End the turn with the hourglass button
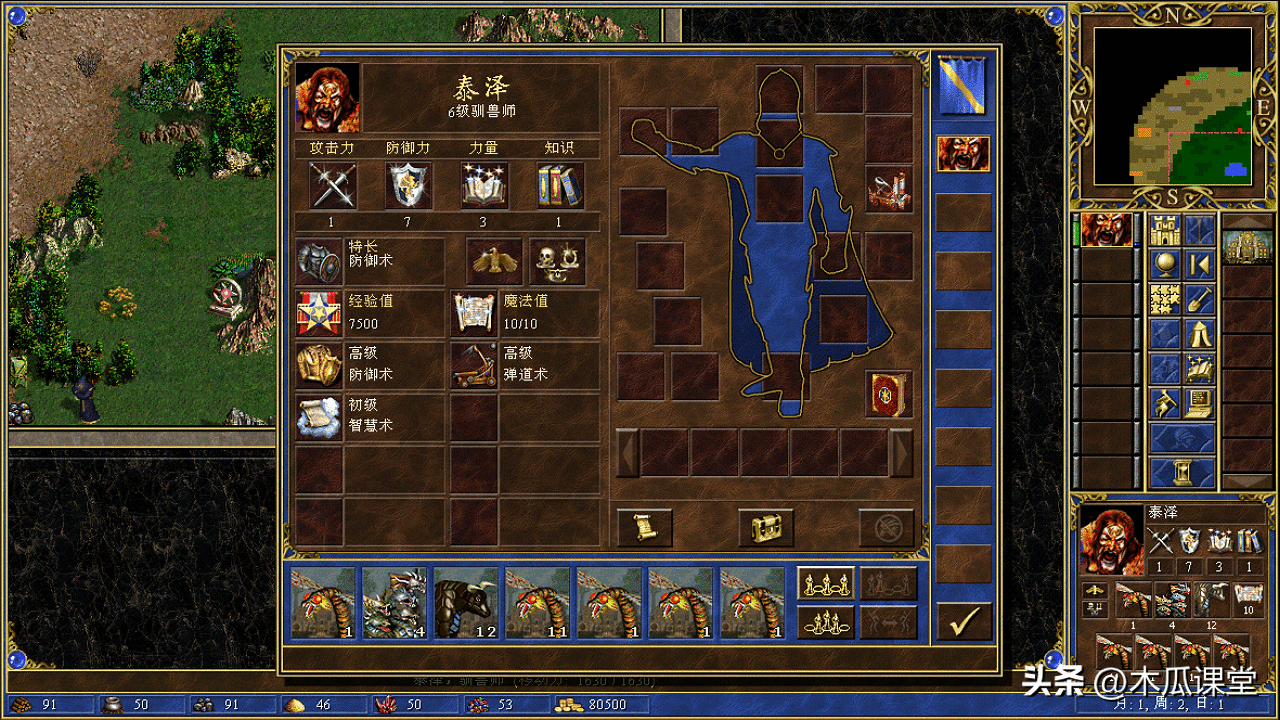This screenshot has width=1280, height=720. [1182, 472]
